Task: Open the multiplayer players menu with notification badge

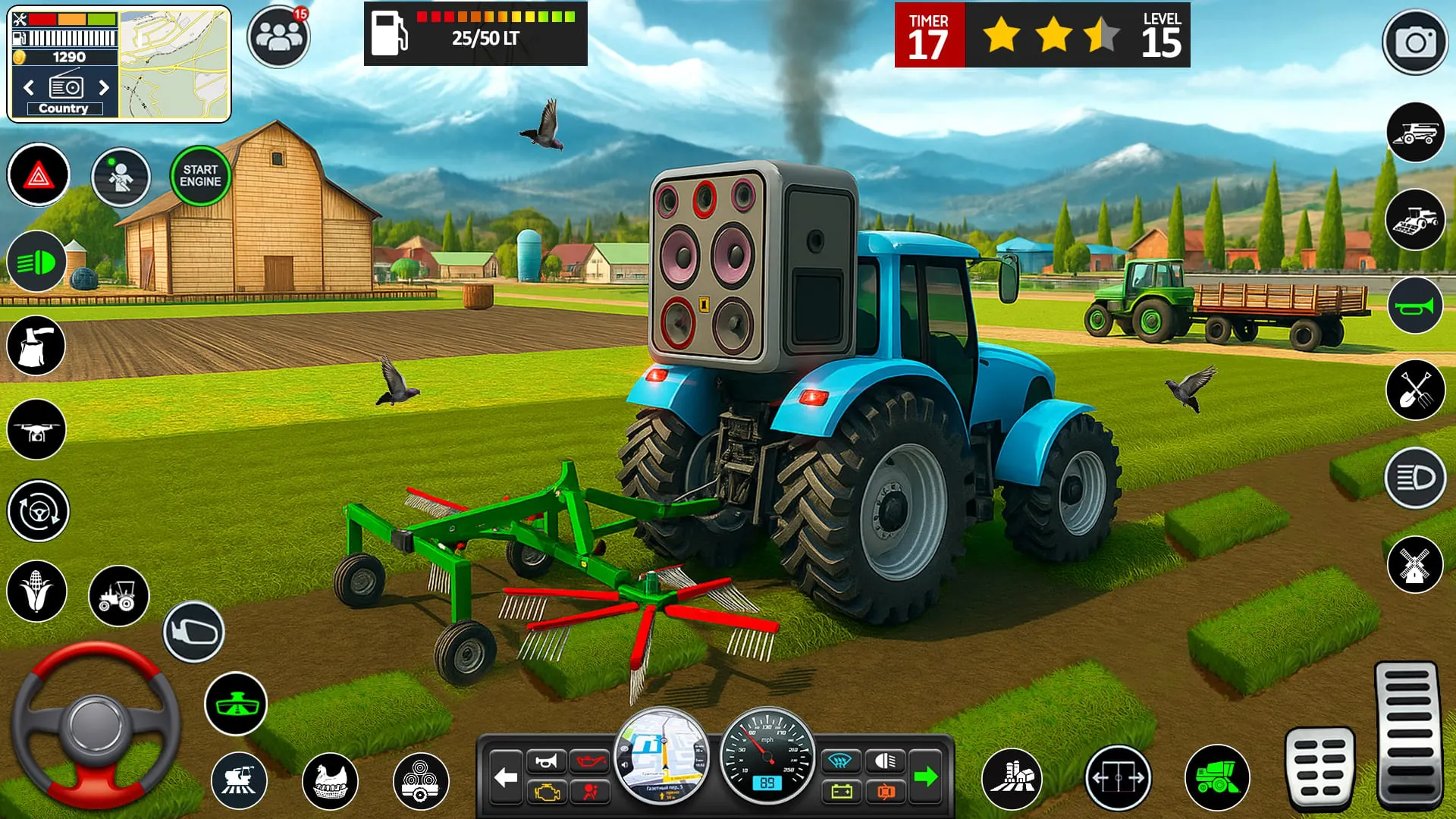Action: [278, 32]
